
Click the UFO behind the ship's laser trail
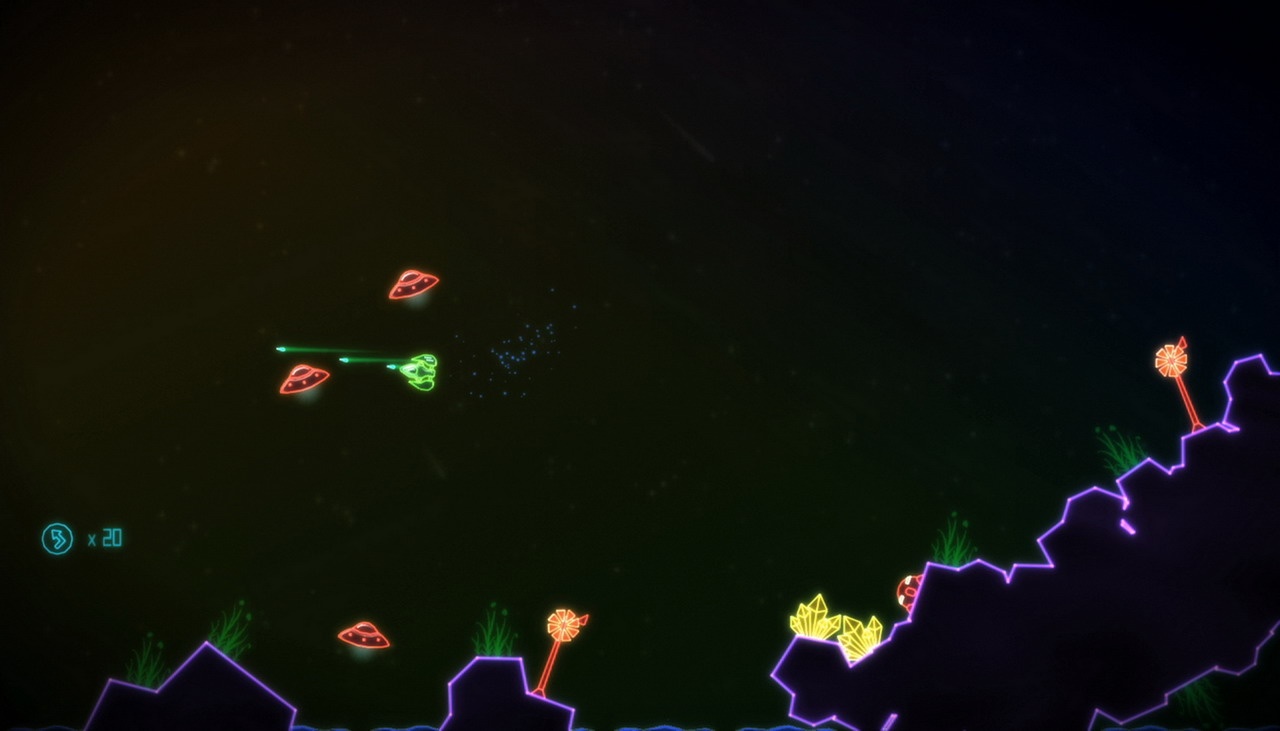[303, 380]
